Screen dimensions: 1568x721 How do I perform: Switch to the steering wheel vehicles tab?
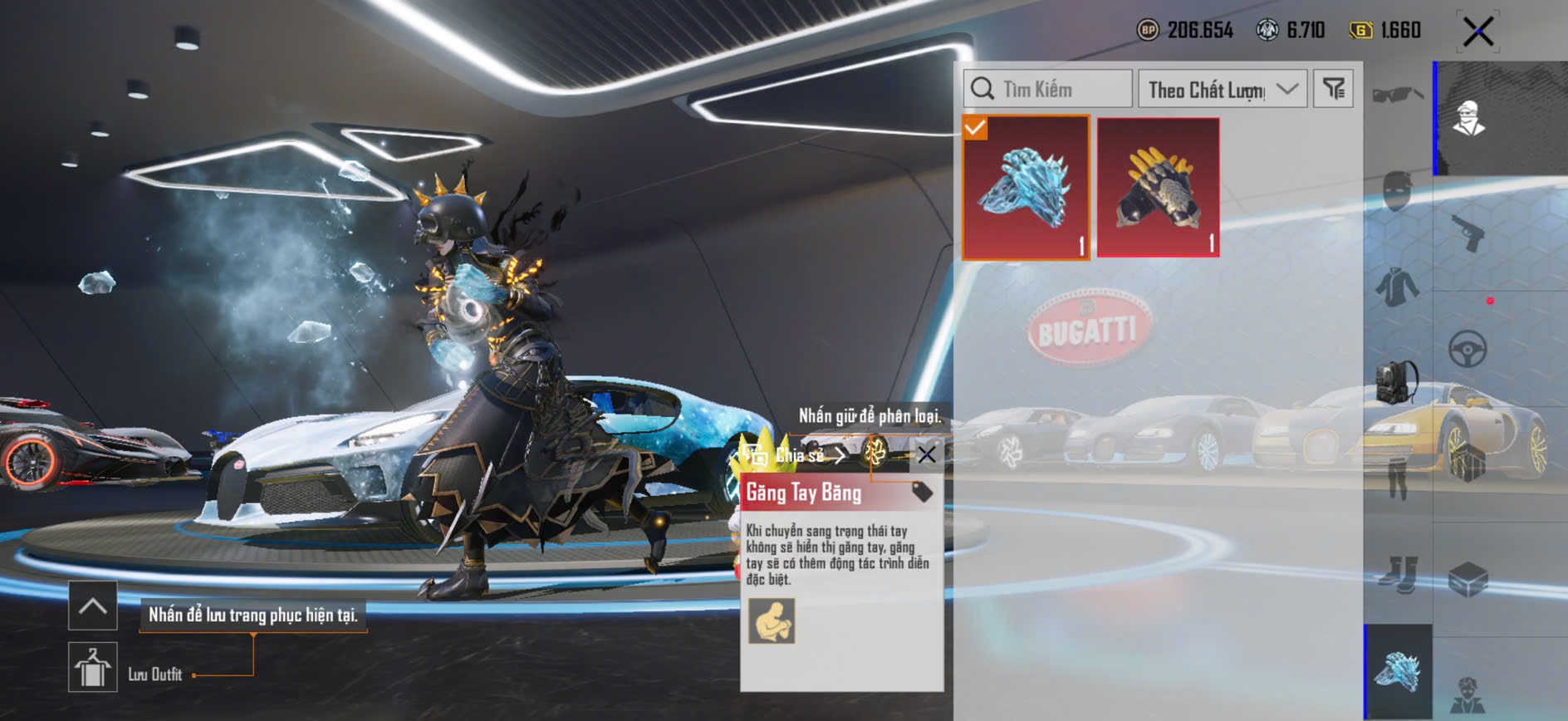point(1468,349)
